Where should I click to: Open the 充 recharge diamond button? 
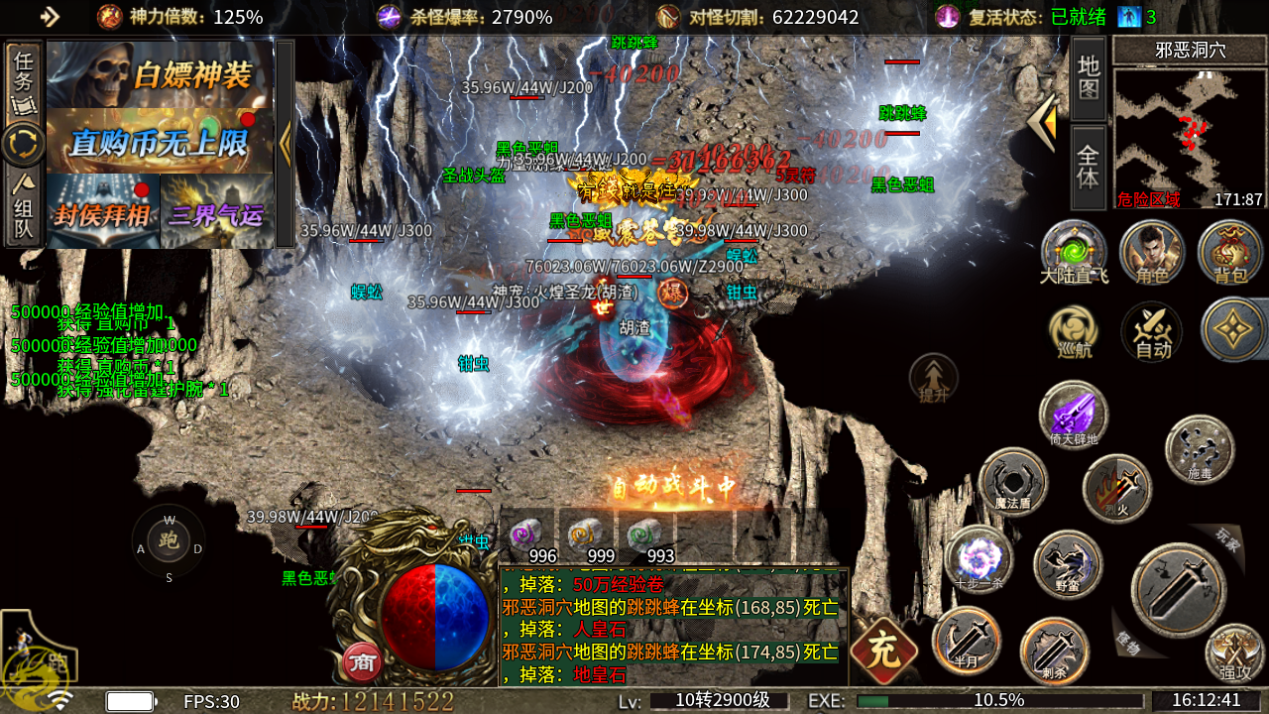[884, 650]
